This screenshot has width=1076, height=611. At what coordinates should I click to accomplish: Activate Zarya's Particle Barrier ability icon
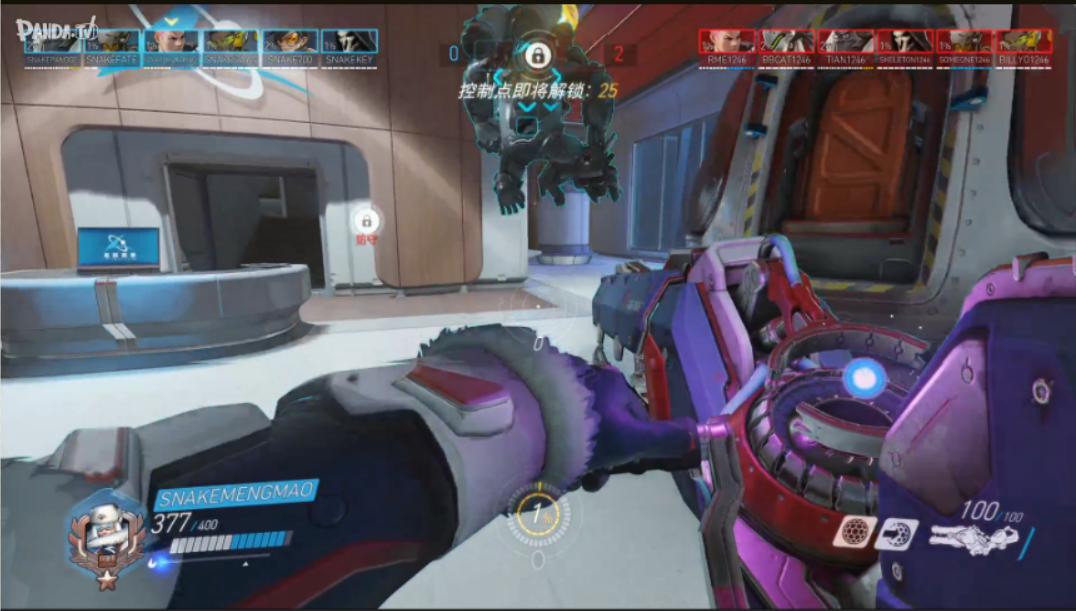[854, 533]
